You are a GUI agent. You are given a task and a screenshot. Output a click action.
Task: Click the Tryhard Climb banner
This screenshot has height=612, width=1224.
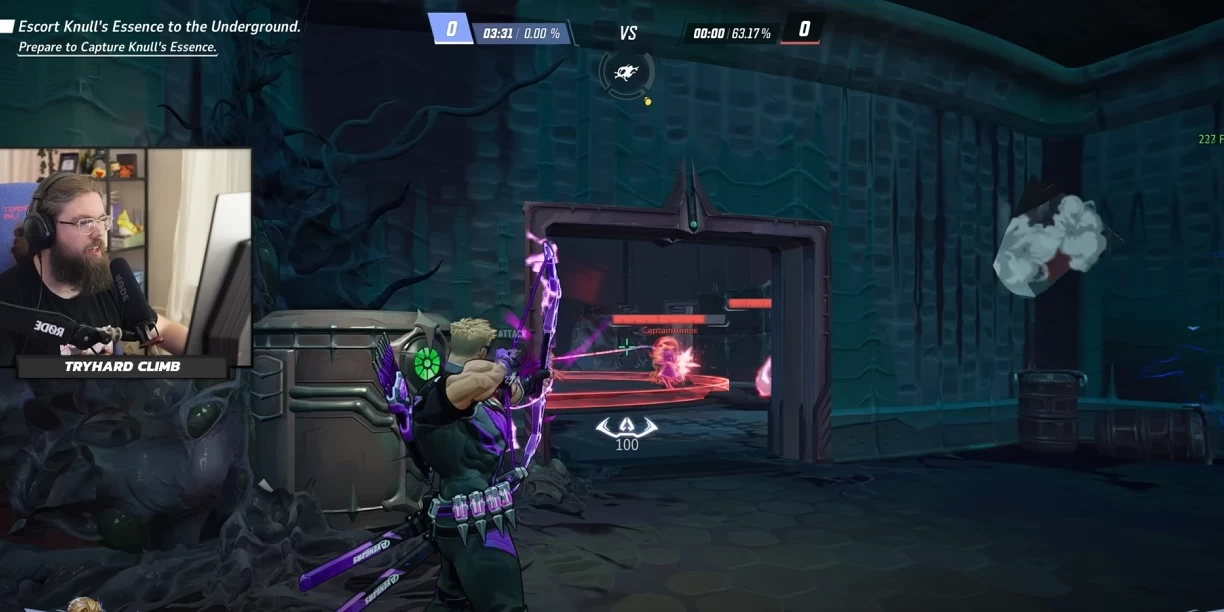coord(122,367)
